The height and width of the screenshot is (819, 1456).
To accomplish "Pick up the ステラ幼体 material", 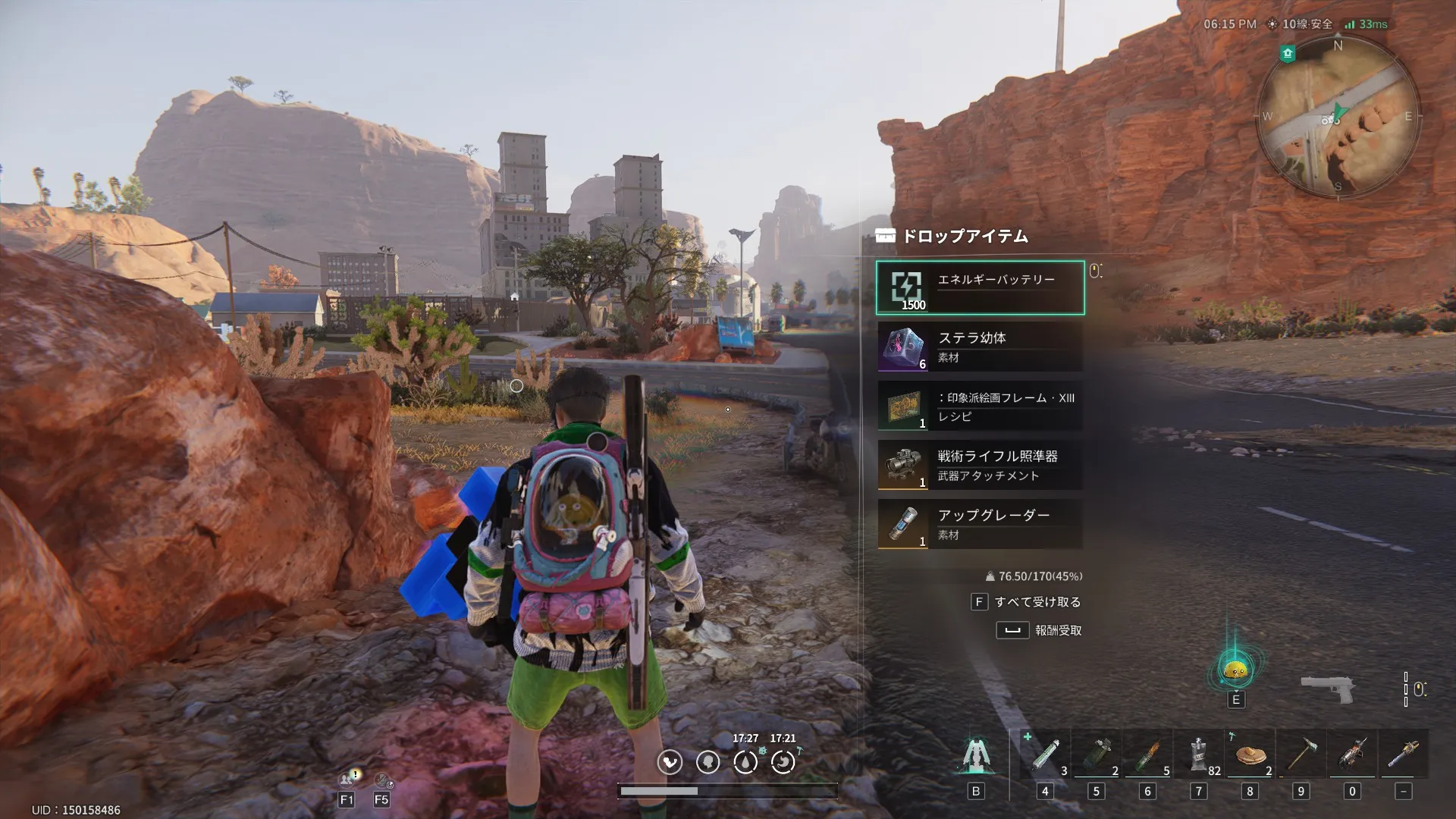I will (980, 347).
